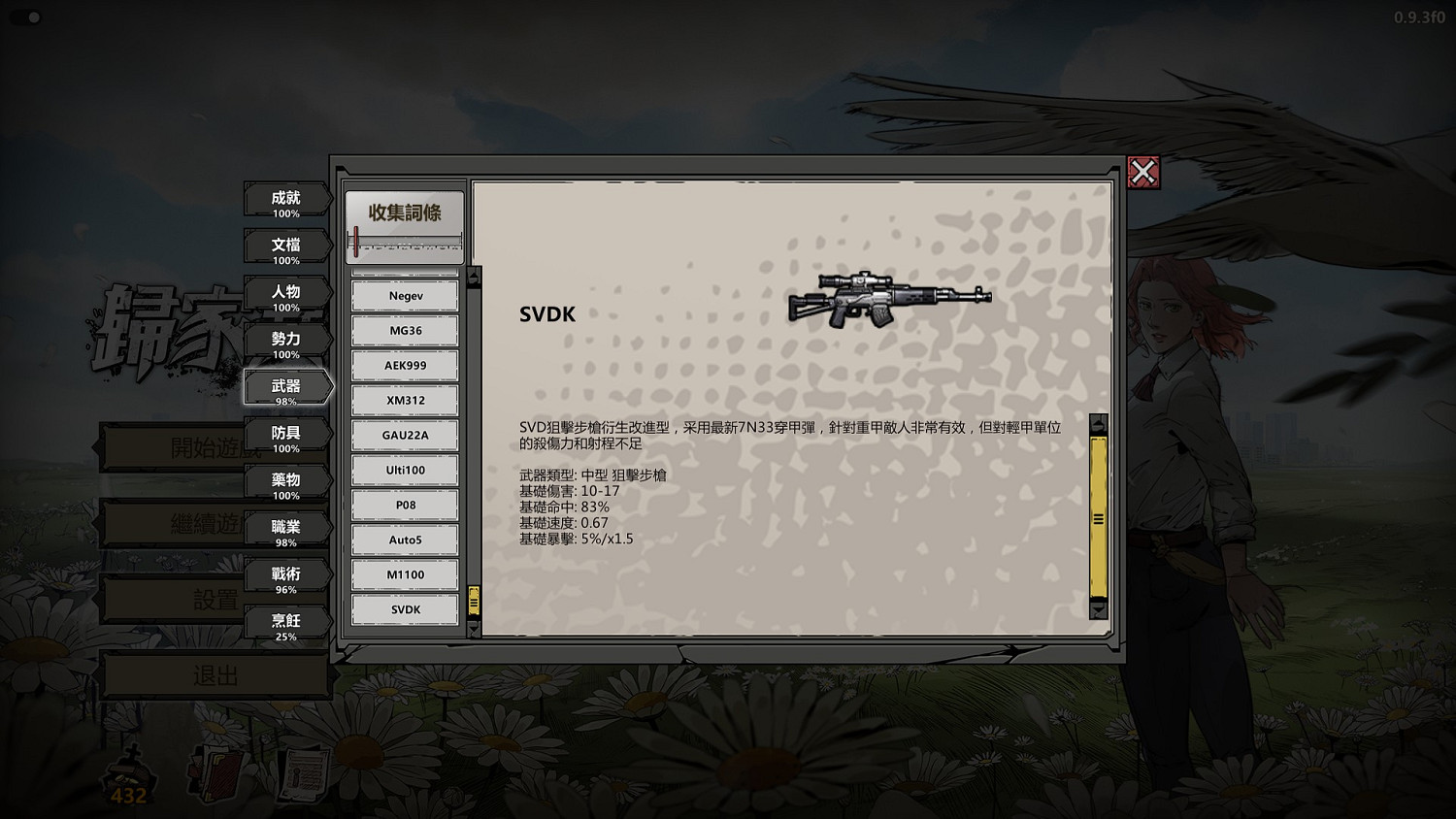Select the MG36 weapon entry
This screenshot has height=819, width=1456.
tap(404, 330)
